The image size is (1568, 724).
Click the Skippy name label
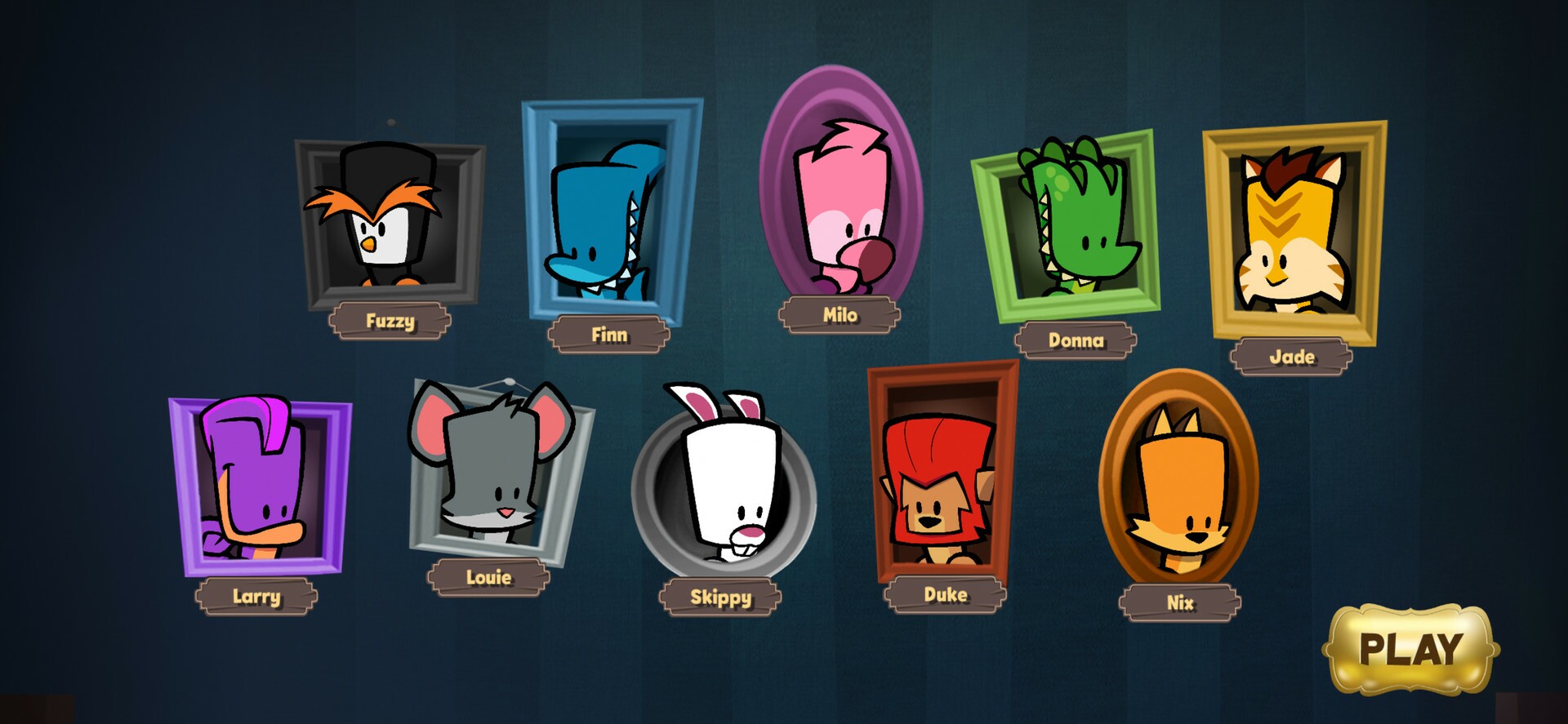(722, 598)
